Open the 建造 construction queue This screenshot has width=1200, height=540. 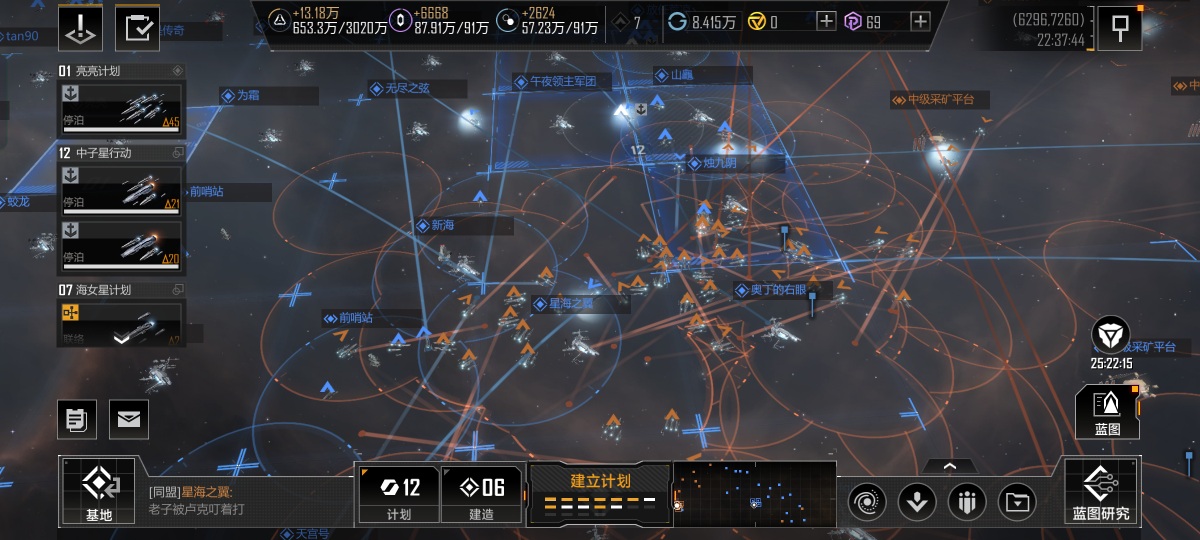click(481, 494)
